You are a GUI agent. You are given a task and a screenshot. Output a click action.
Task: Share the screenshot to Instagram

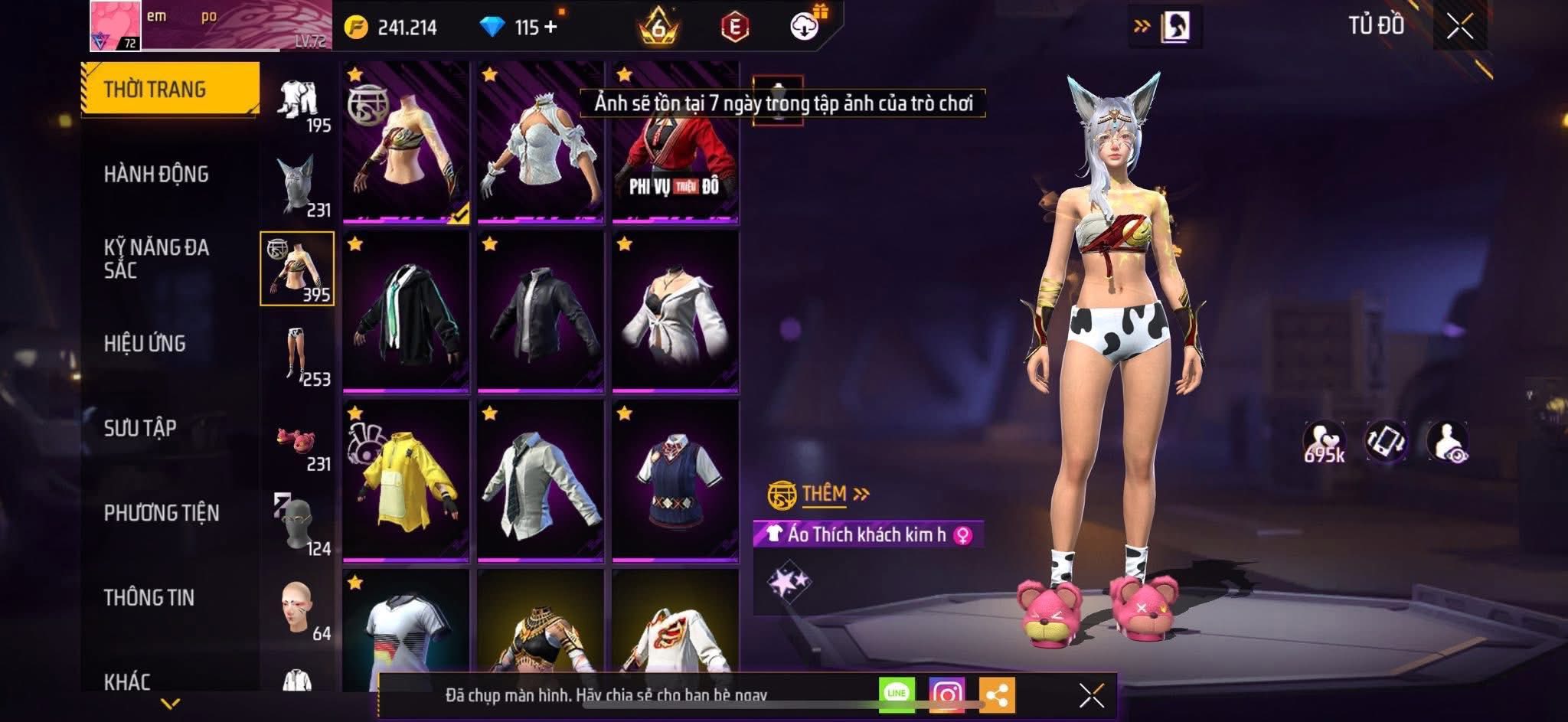(947, 694)
